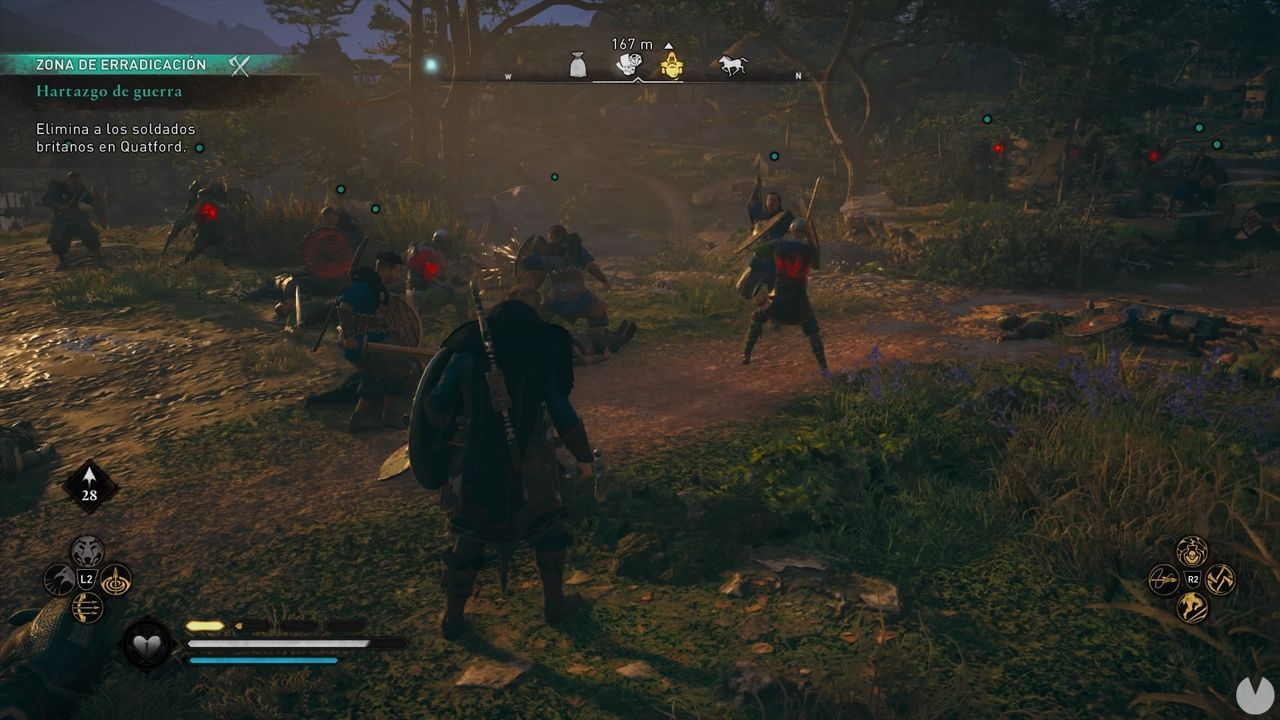Click the level 28 power indicator diamond
Image resolution: width=1280 pixels, height=720 pixels.
click(89, 486)
